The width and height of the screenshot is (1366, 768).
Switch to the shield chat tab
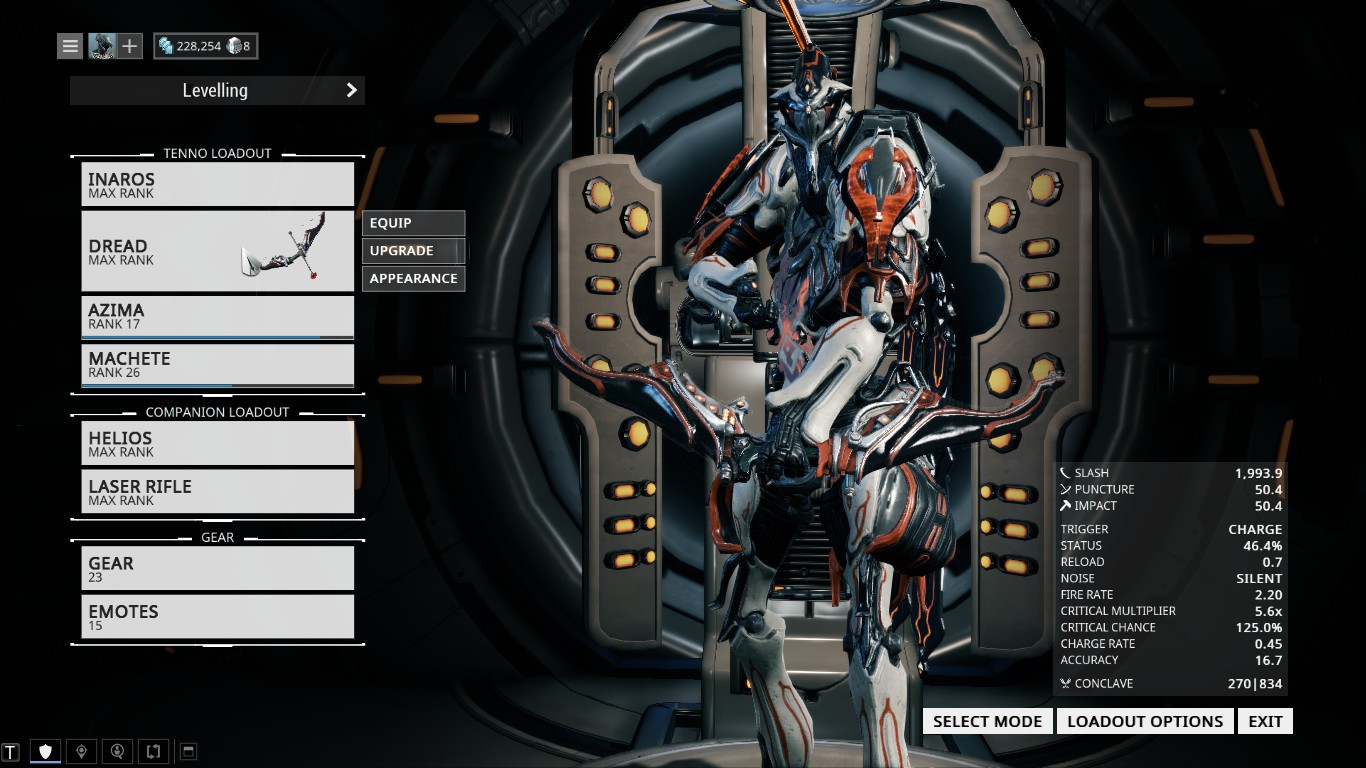pos(45,751)
